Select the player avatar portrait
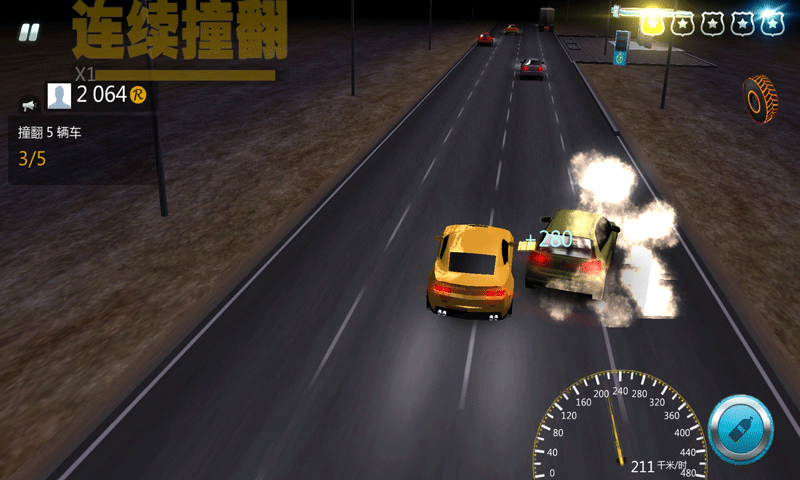Viewport: 800px width, 480px height. [60, 95]
